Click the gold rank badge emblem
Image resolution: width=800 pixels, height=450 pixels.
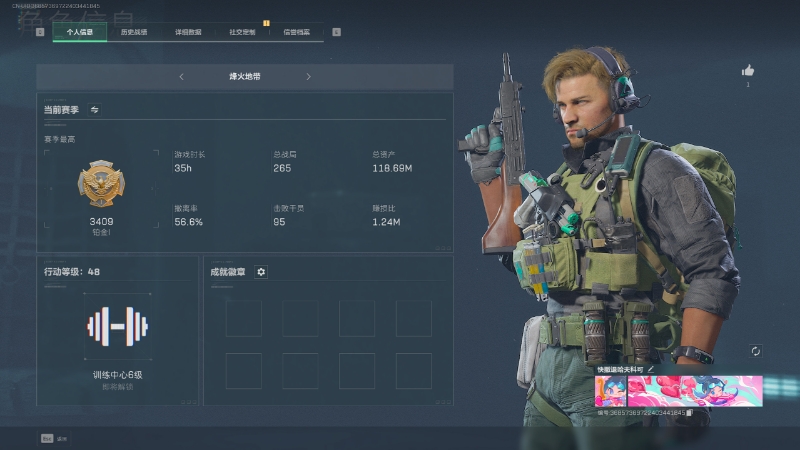101,186
